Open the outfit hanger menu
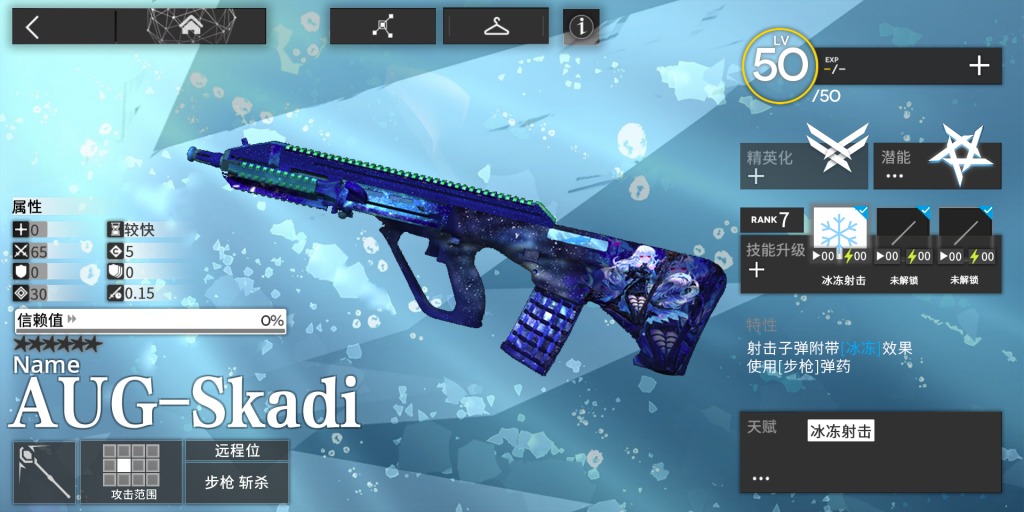 coord(496,27)
